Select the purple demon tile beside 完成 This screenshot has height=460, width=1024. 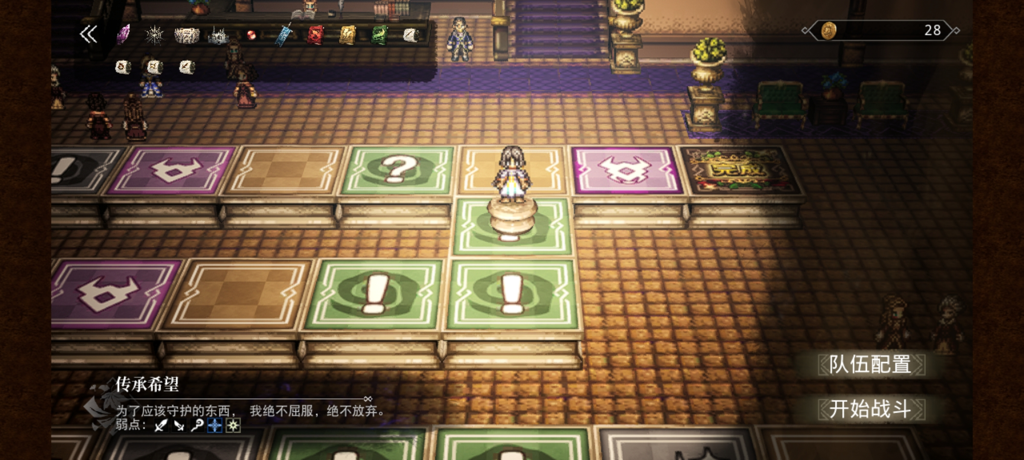coord(626,169)
